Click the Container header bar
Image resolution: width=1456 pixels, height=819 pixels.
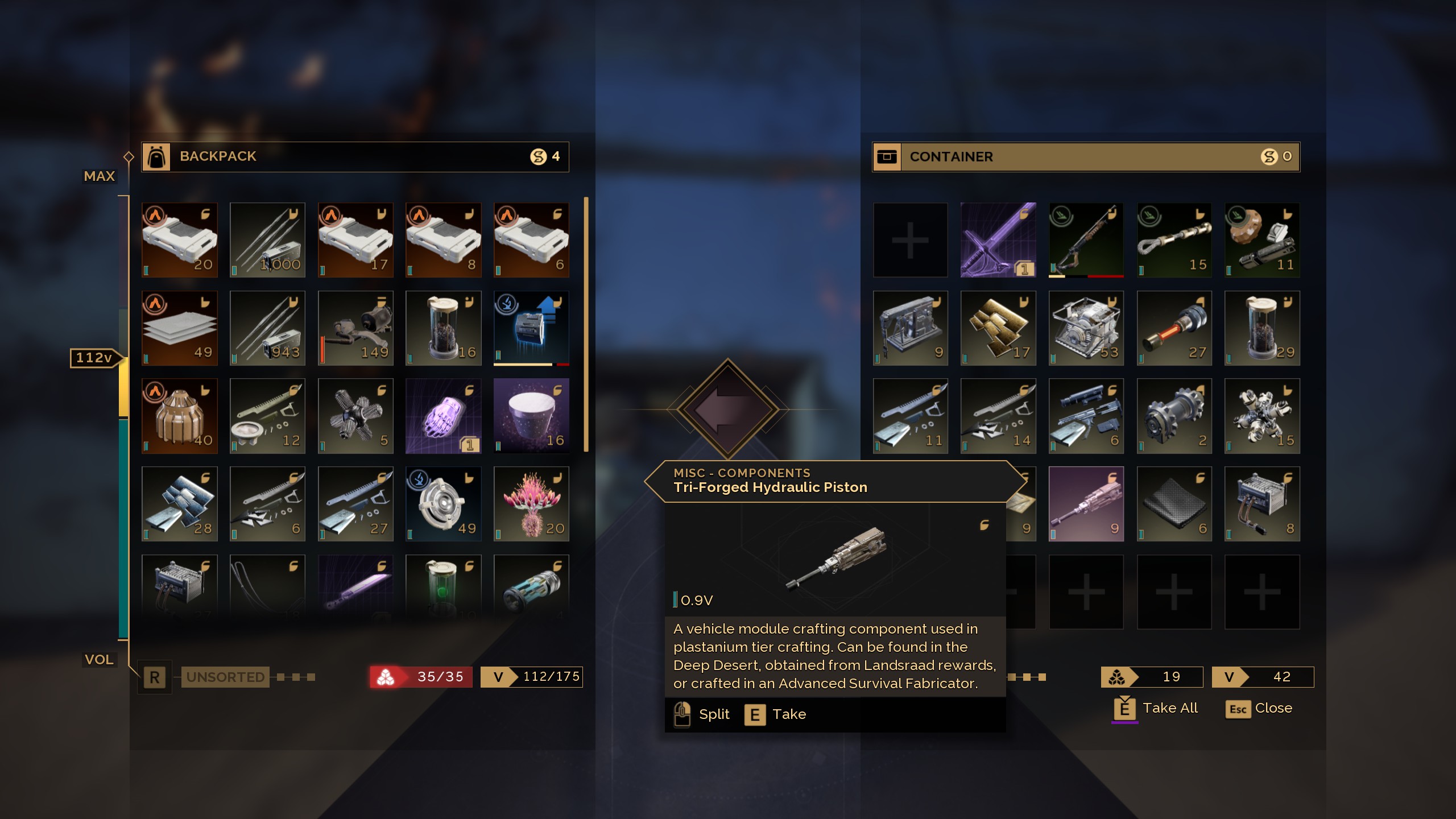point(1086,156)
